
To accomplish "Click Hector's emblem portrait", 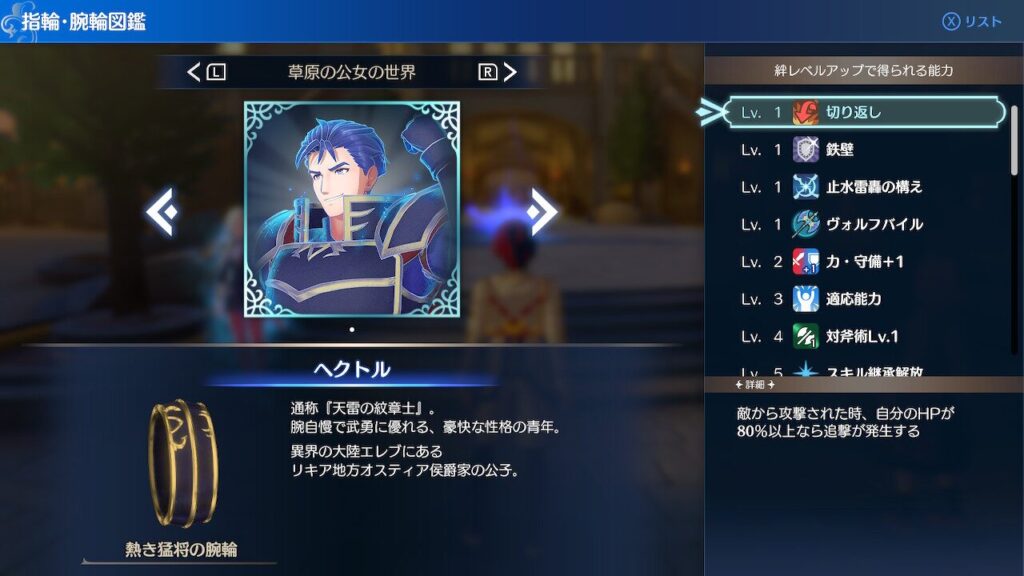I will (x=352, y=209).
